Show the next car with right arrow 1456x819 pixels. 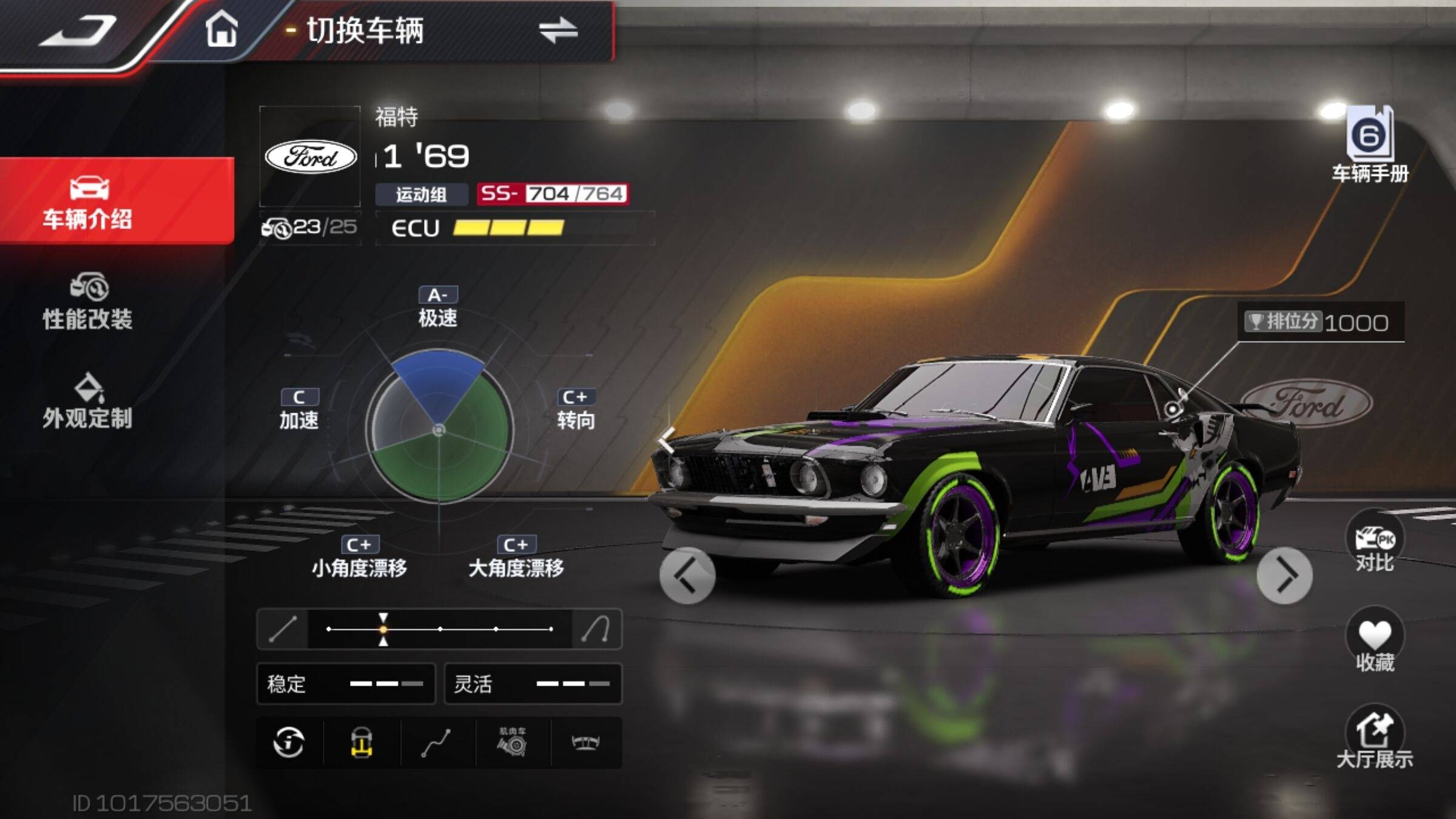(1284, 576)
